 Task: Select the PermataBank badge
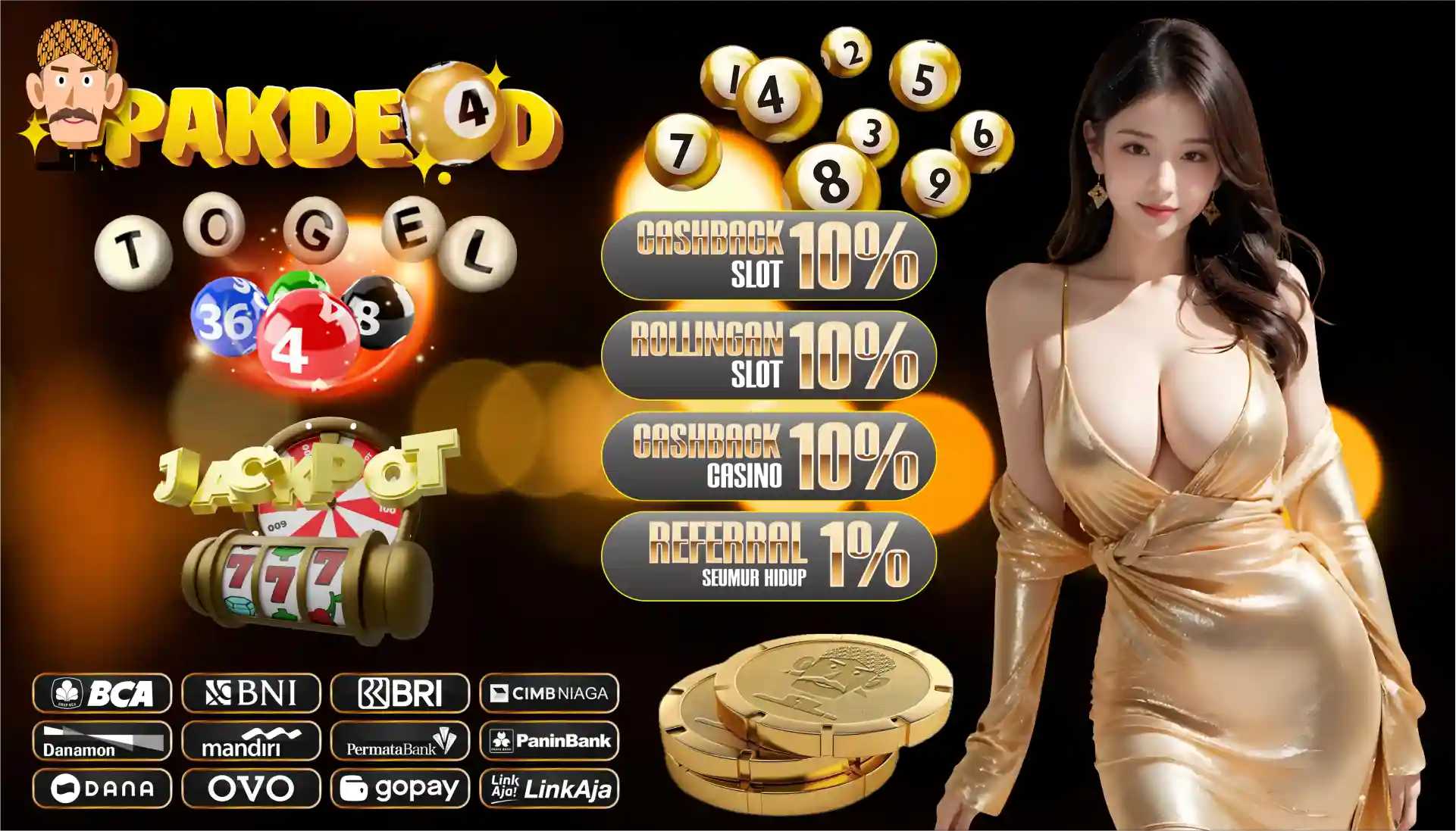(400, 741)
